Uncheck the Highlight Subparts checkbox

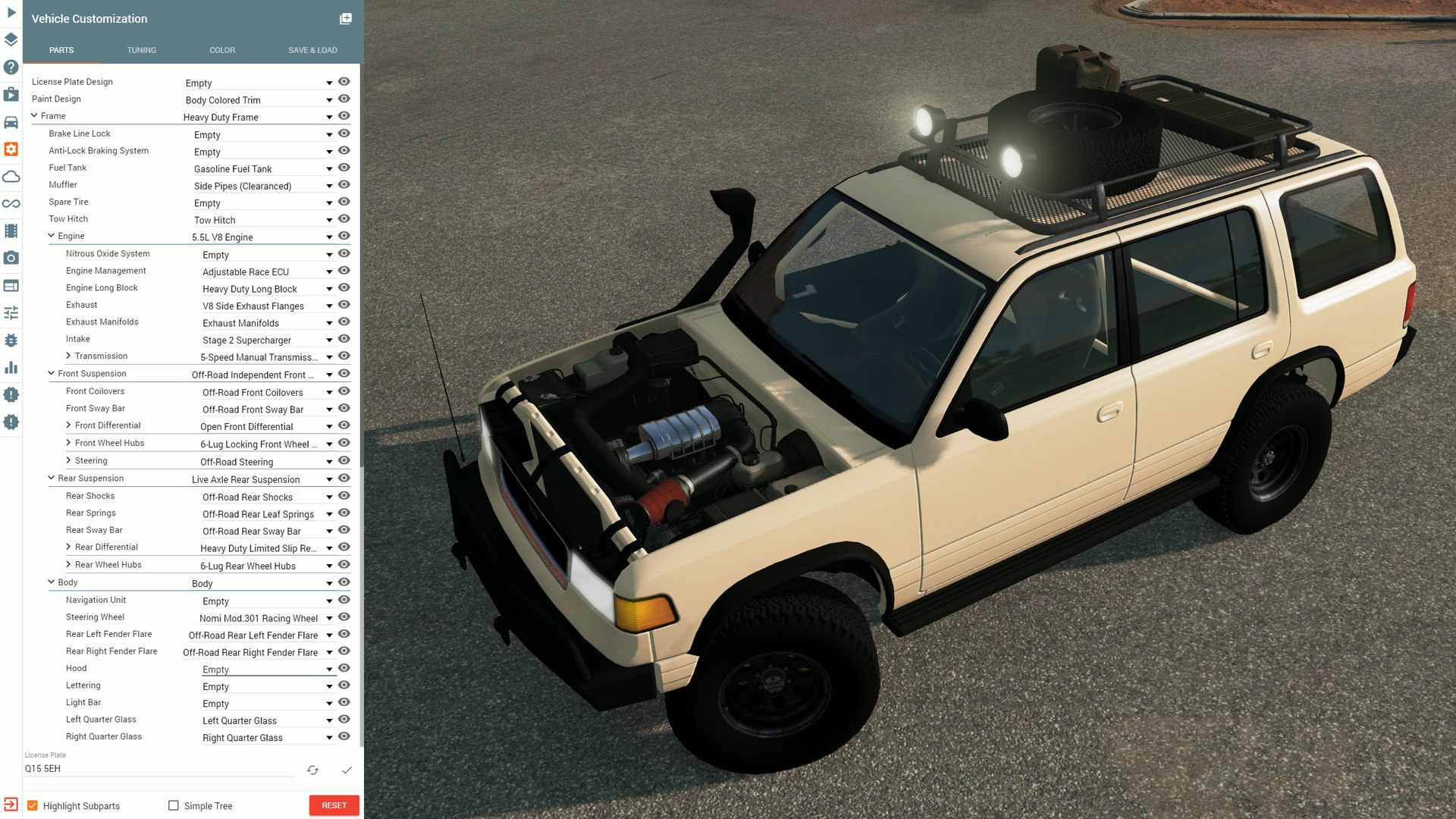(33, 805)
